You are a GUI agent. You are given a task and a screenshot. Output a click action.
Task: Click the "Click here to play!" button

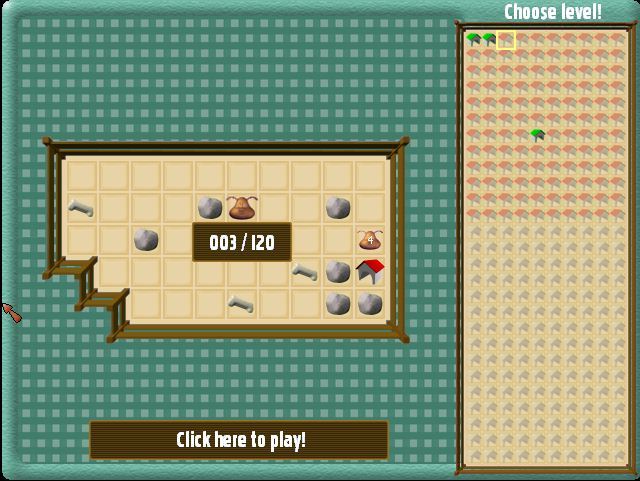point(239,440)
